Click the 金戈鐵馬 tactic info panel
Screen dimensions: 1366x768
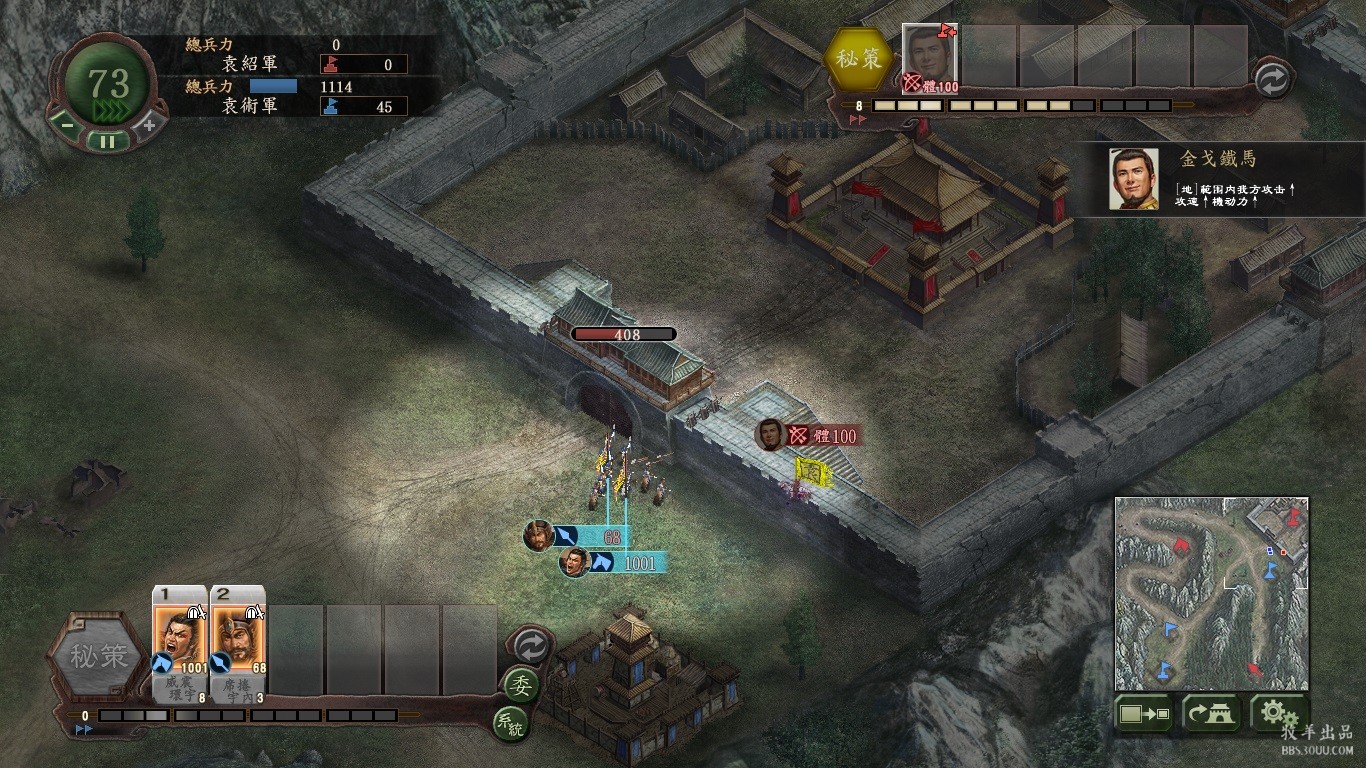tap(1217, 179)
